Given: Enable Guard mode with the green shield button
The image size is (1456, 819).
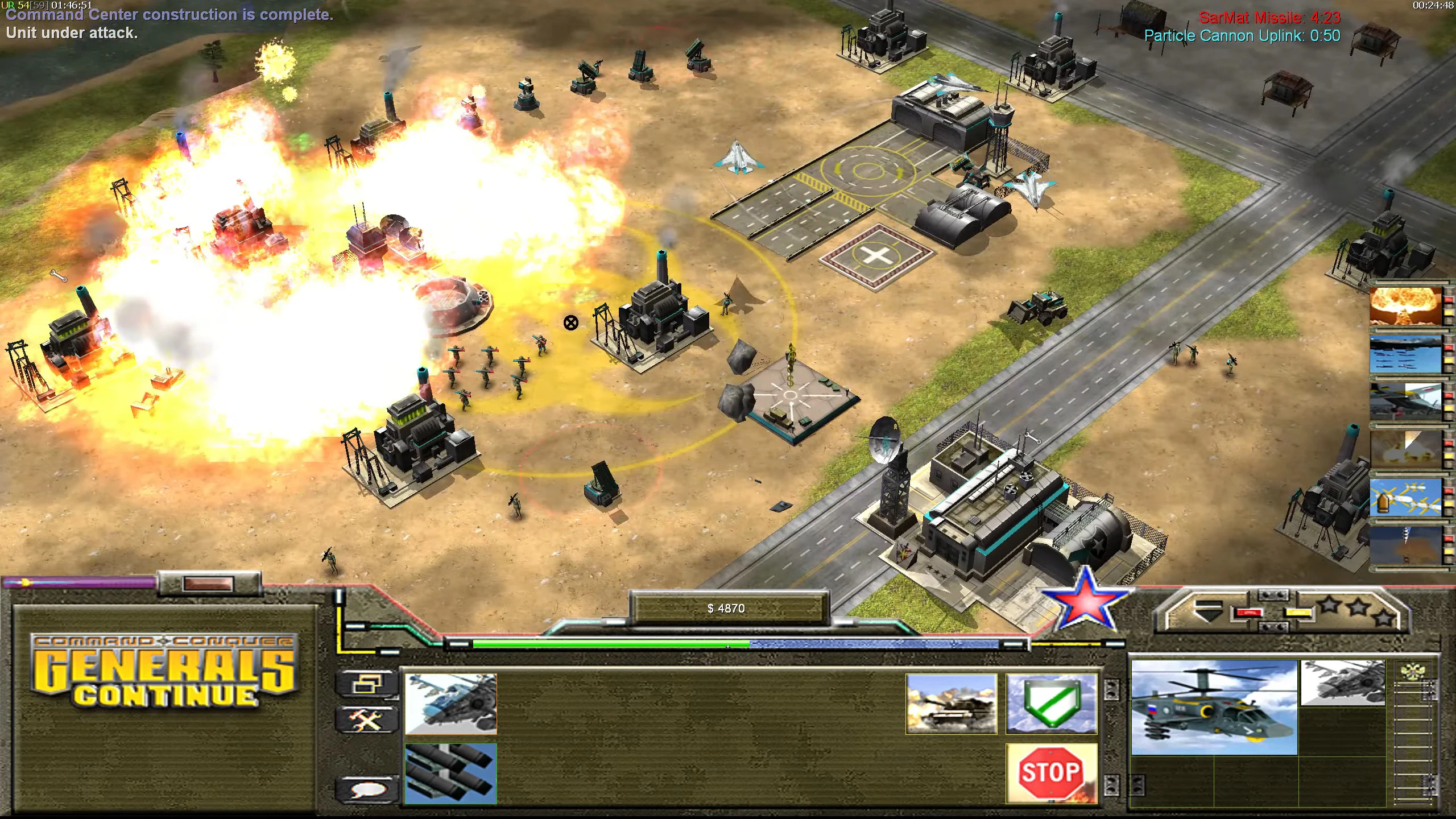Looking at the screenshot, I should (x=1051, y=705).
